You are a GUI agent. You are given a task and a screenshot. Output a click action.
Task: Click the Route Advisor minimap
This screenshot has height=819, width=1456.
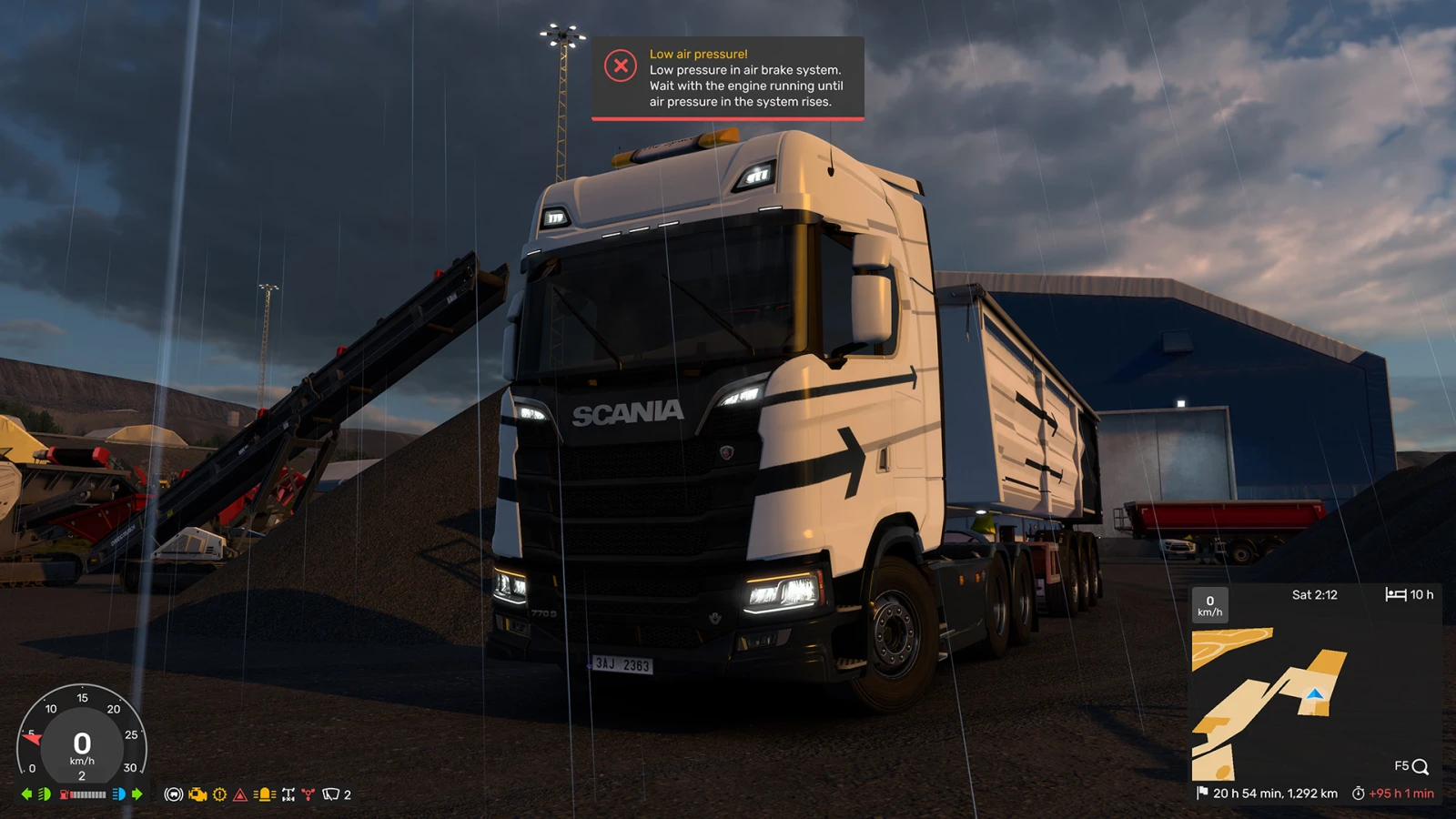[x=1269, y=701]
